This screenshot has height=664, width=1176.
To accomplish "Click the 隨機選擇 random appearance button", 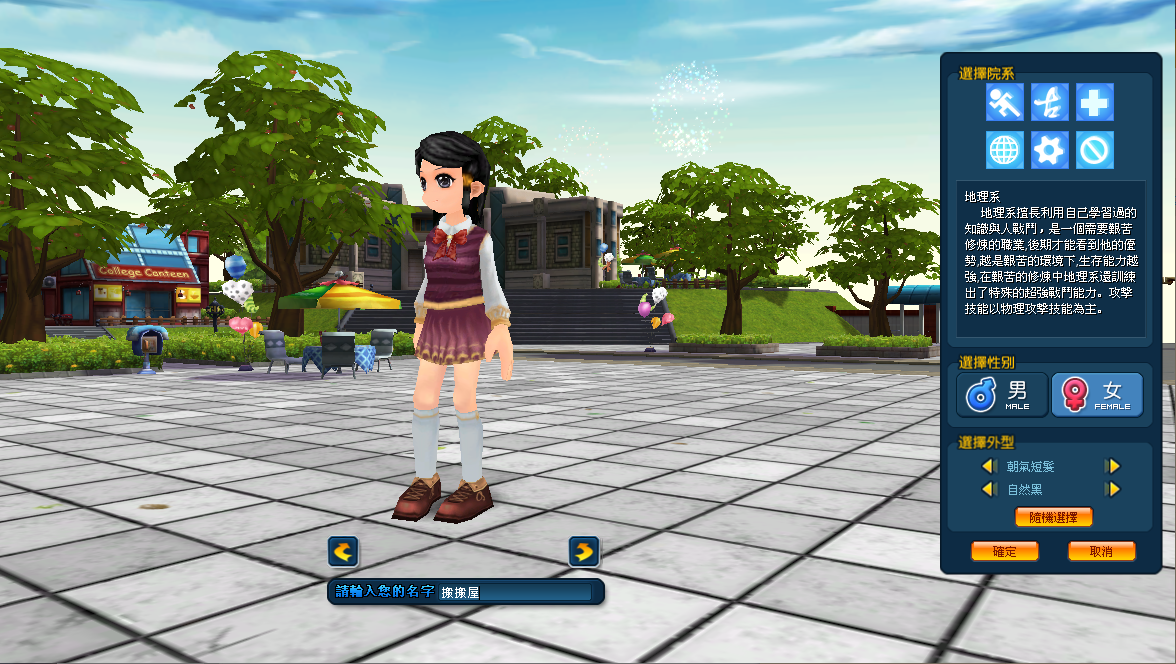I will [1053, 517].
